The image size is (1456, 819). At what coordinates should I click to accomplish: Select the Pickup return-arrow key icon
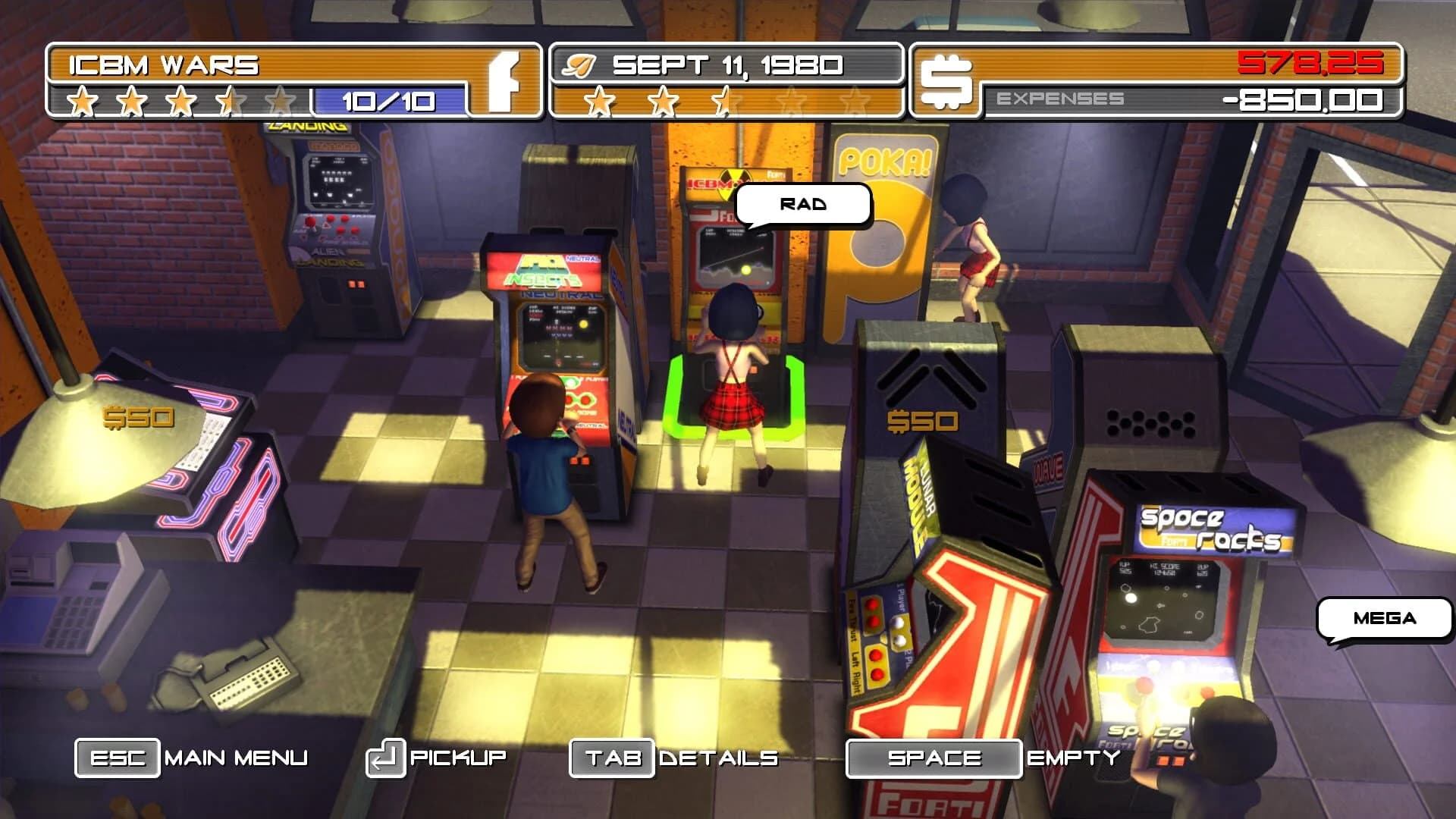(x=385, y=757)
